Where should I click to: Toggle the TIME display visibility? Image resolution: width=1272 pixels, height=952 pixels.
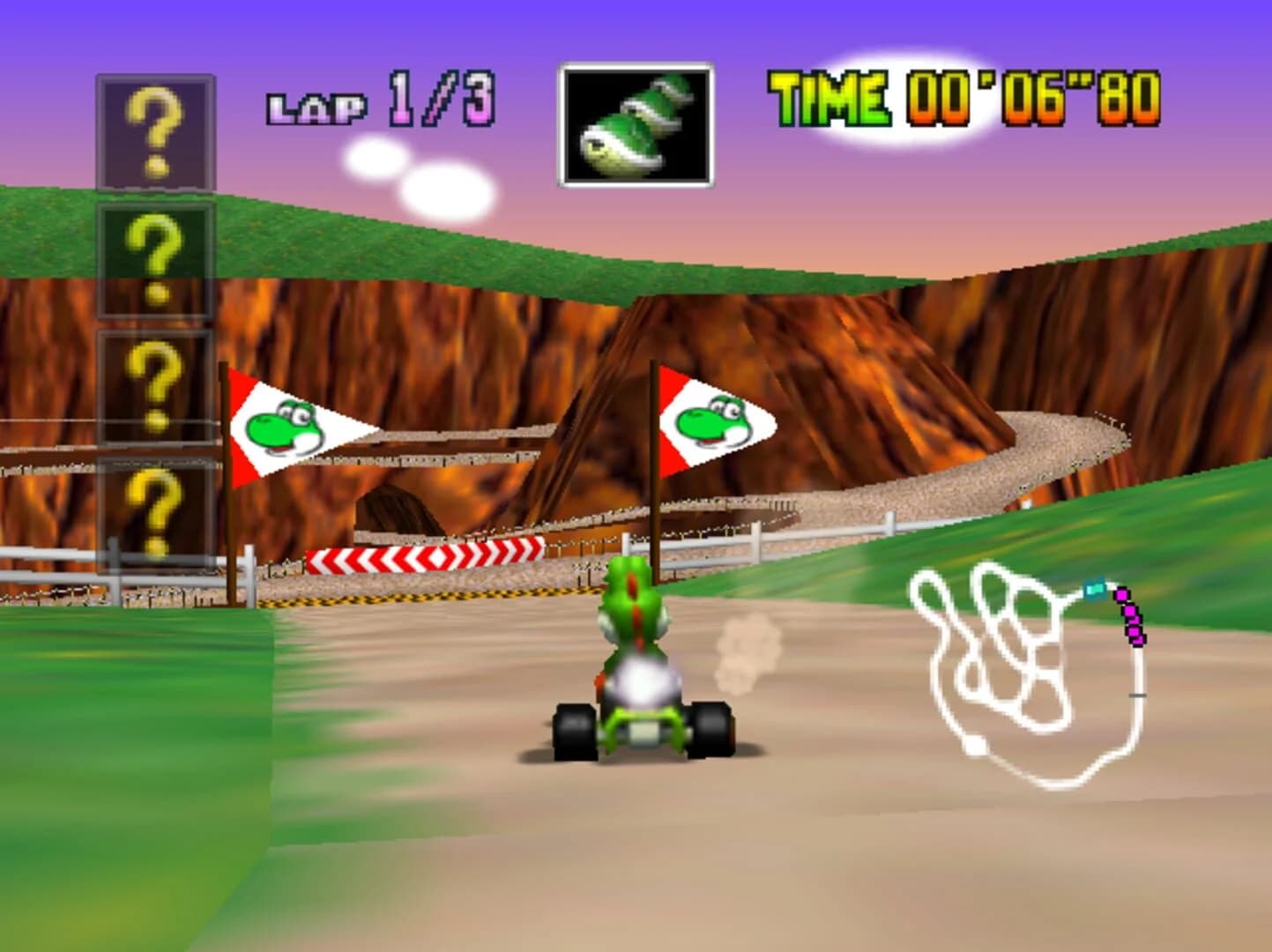click(x=964, y=100)
